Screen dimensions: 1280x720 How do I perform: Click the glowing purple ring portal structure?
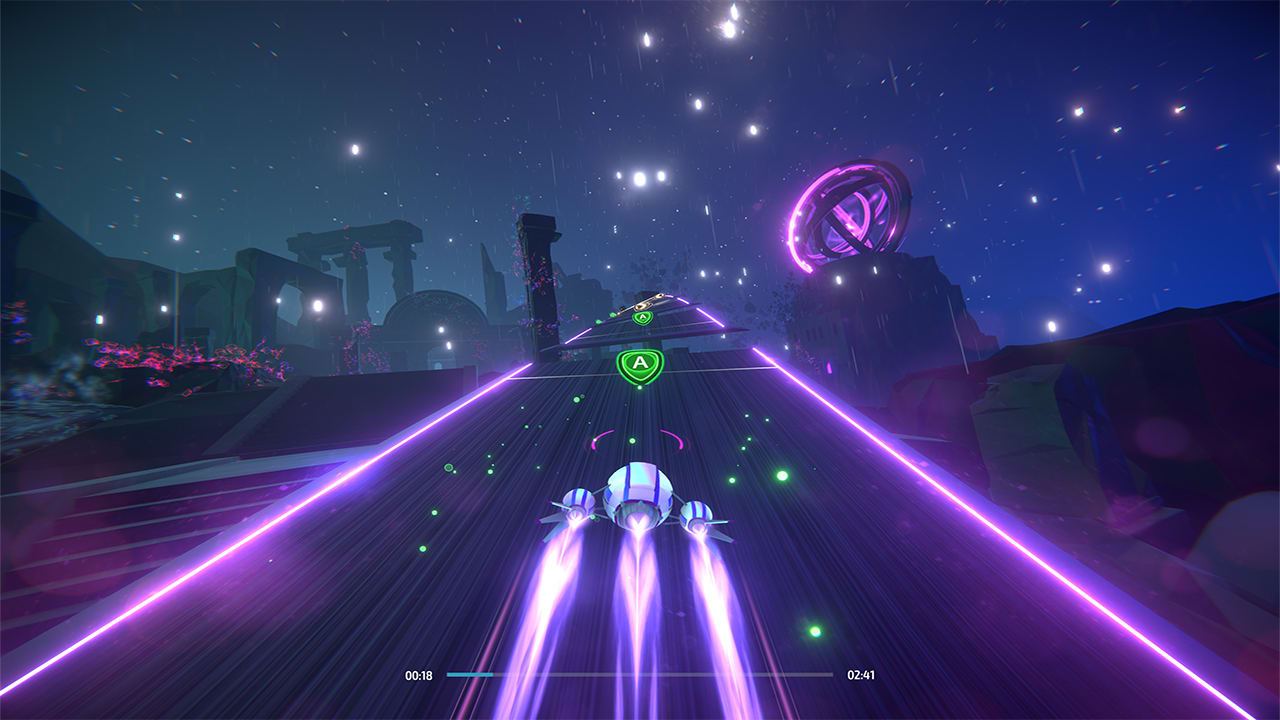tap(850, 215)
